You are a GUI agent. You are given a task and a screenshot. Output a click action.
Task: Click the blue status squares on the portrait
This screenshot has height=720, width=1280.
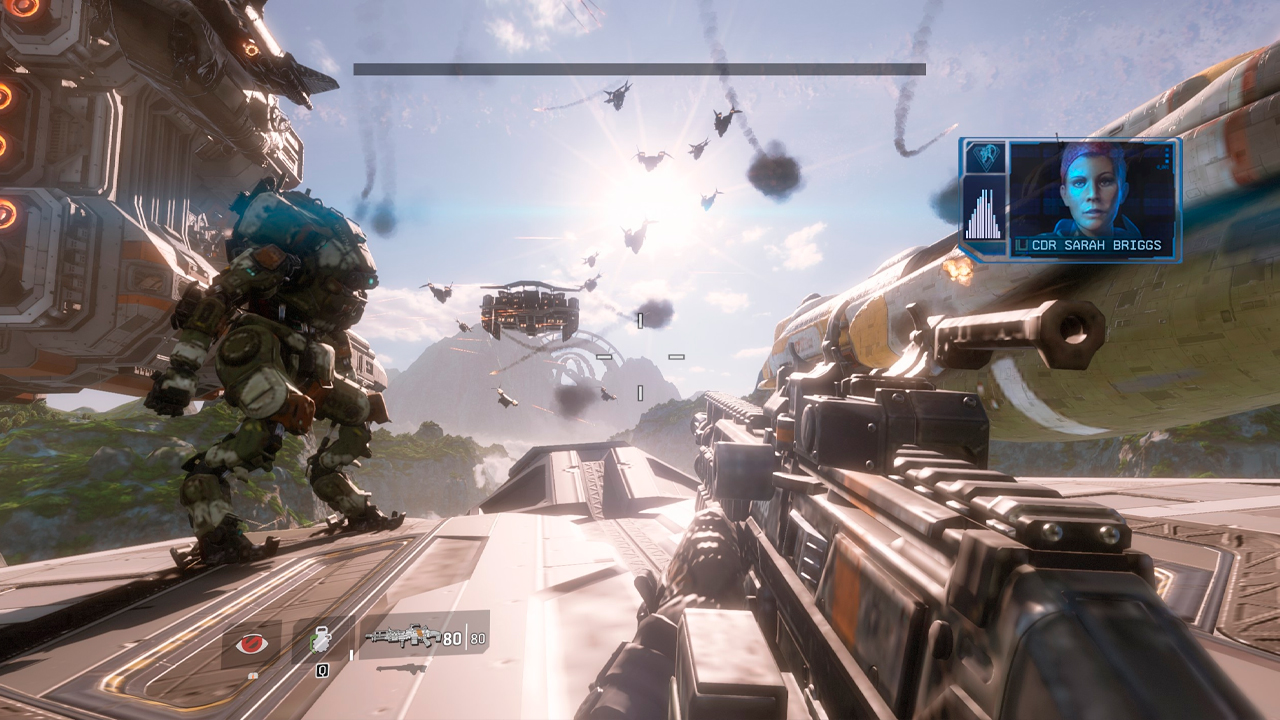pos(1168,155)
